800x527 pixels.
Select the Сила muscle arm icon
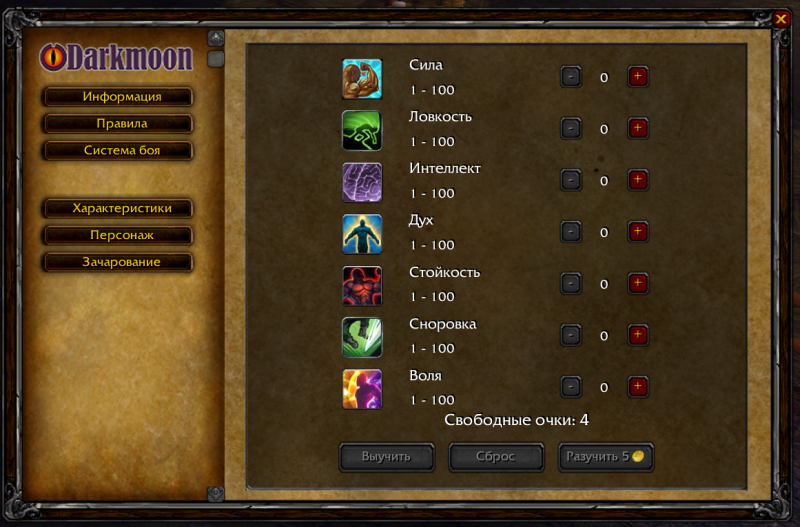(362, 78)
